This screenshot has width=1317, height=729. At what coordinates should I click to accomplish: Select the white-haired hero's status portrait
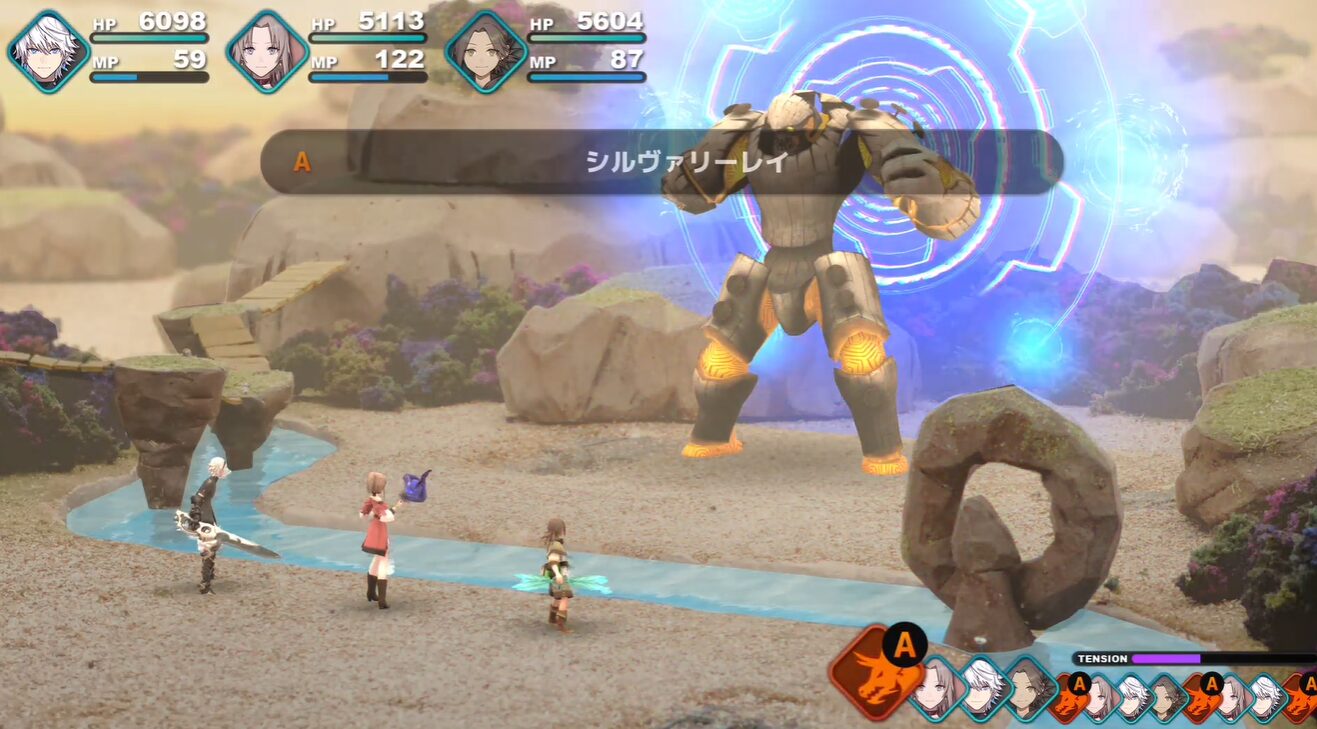click(48, 51)
